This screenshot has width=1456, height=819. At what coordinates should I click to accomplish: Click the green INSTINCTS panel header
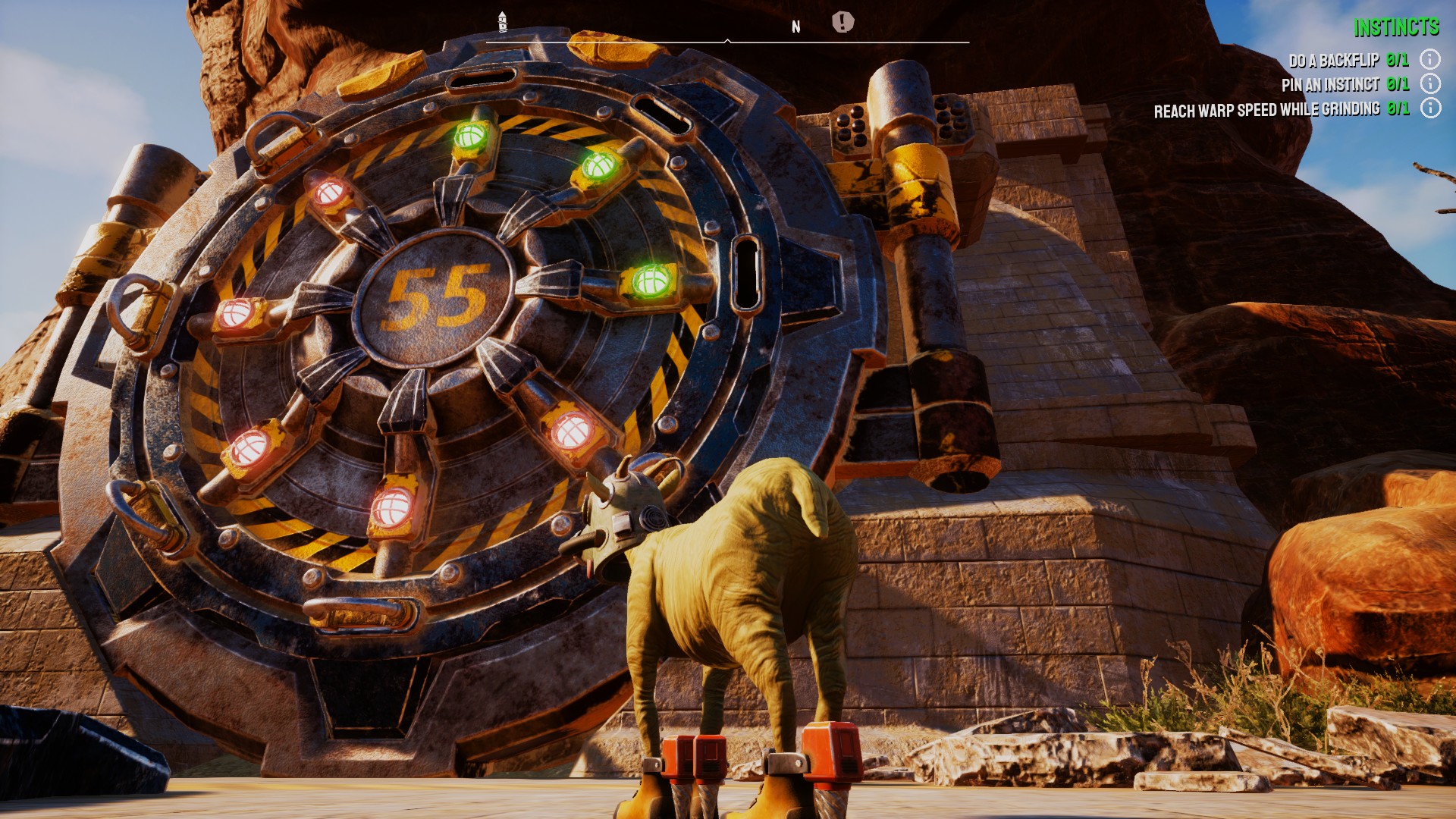point(1398,29)
